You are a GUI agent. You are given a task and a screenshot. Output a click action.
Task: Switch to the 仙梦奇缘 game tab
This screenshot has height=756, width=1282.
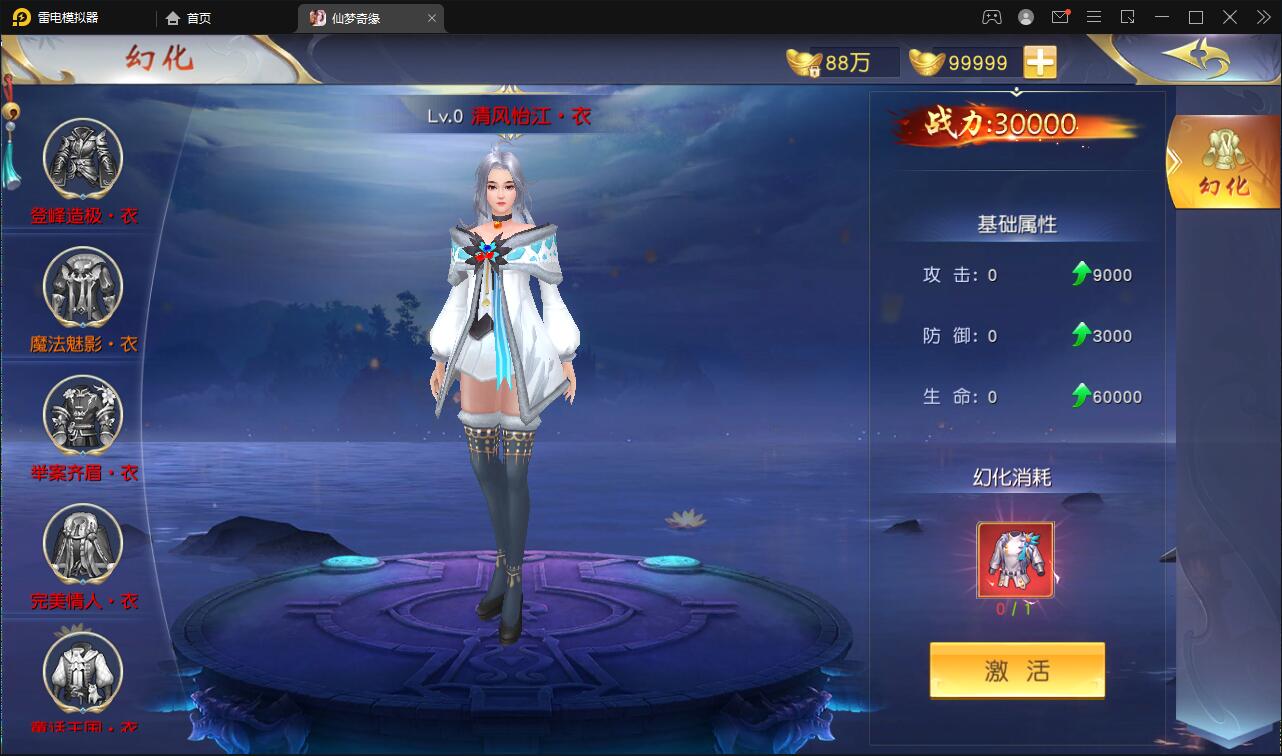[360, 17]
